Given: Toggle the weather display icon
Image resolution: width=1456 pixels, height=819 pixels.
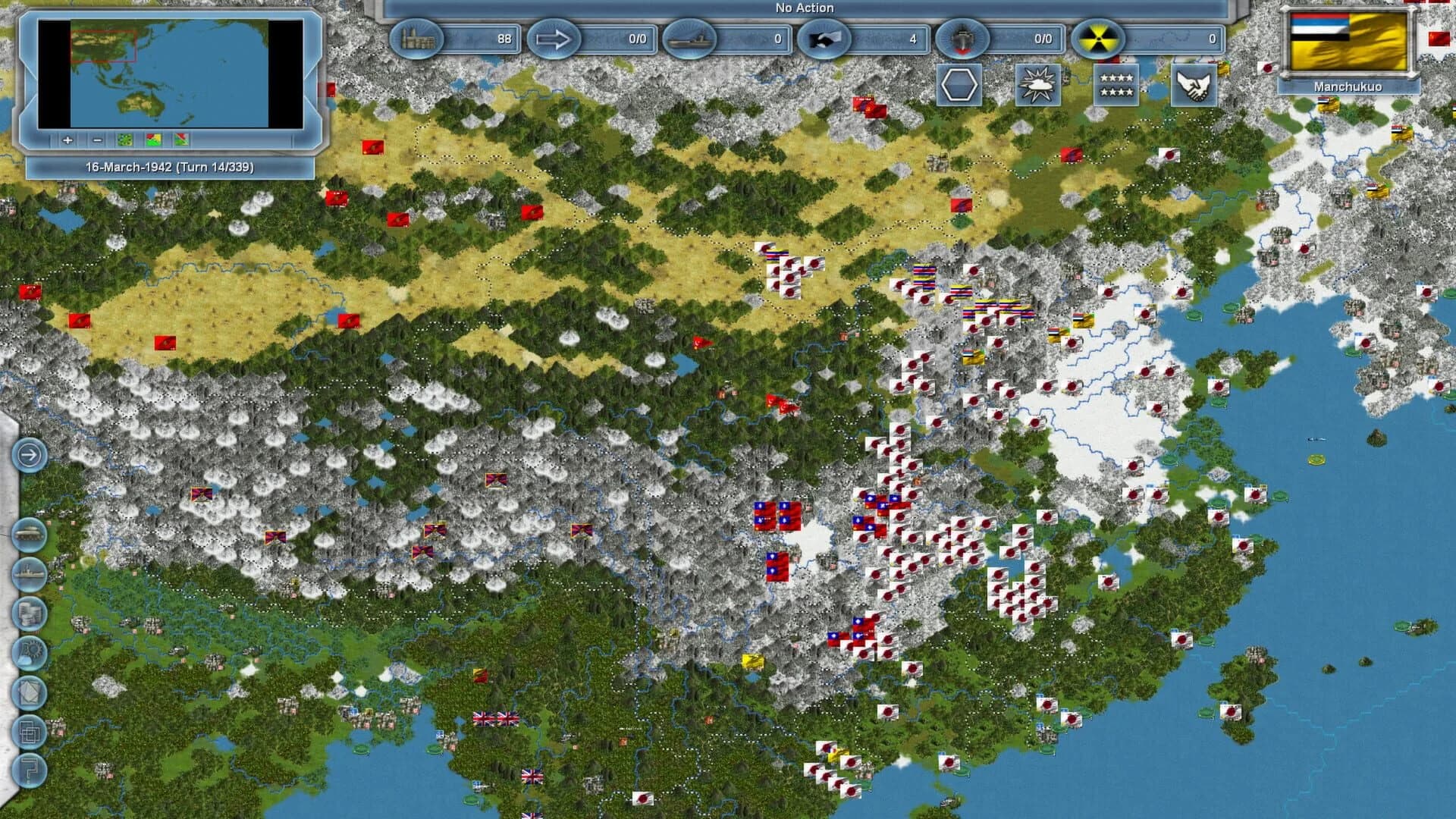Looking at the screenshot, I should pos(1037,86).
